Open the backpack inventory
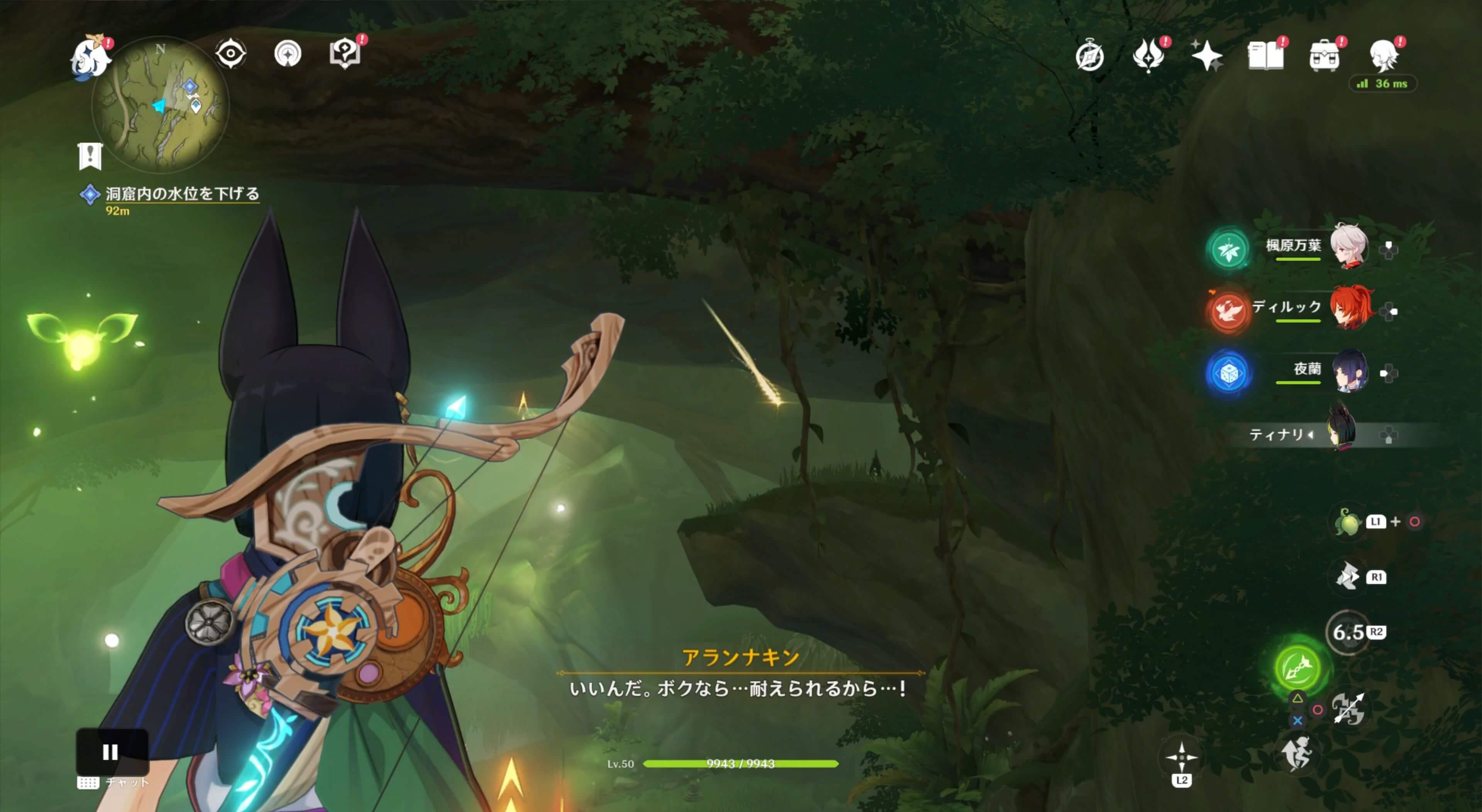Viewport: 1482px width, 812px height. pyautogui.click(x=1324, y=56)
